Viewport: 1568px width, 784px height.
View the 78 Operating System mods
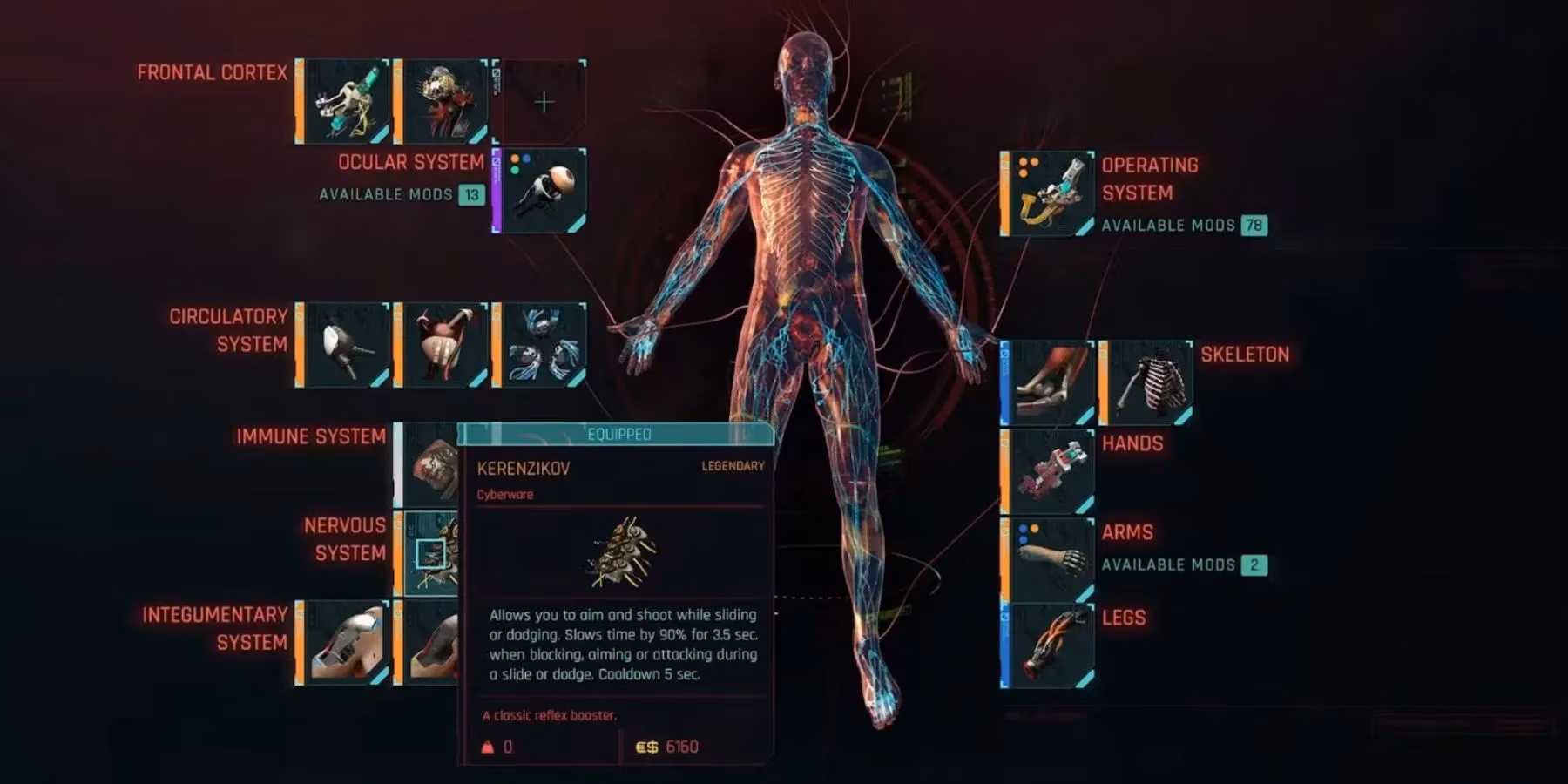pos(1255,224)
